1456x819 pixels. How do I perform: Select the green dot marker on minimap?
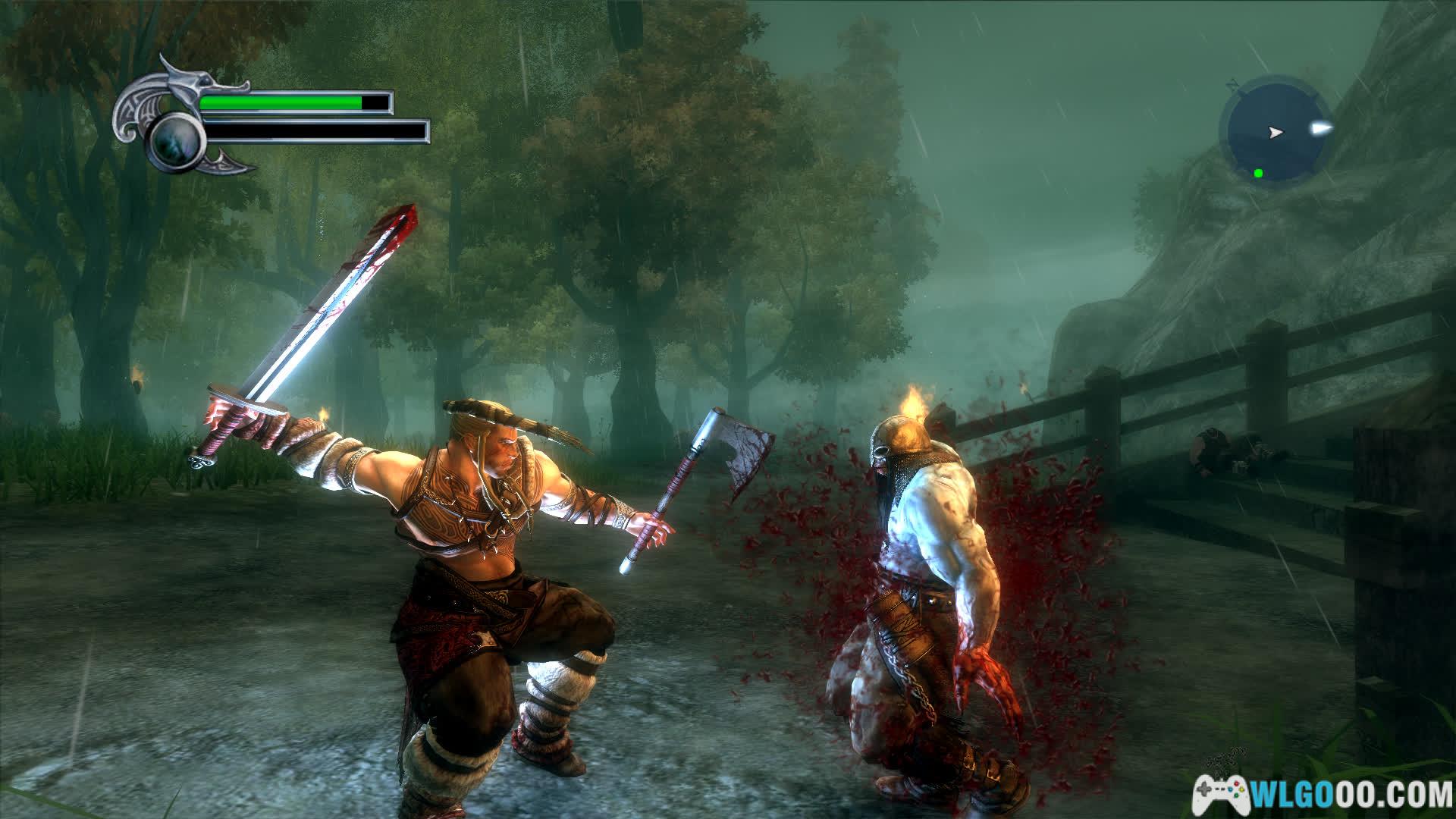click(x=1258, y=173)
